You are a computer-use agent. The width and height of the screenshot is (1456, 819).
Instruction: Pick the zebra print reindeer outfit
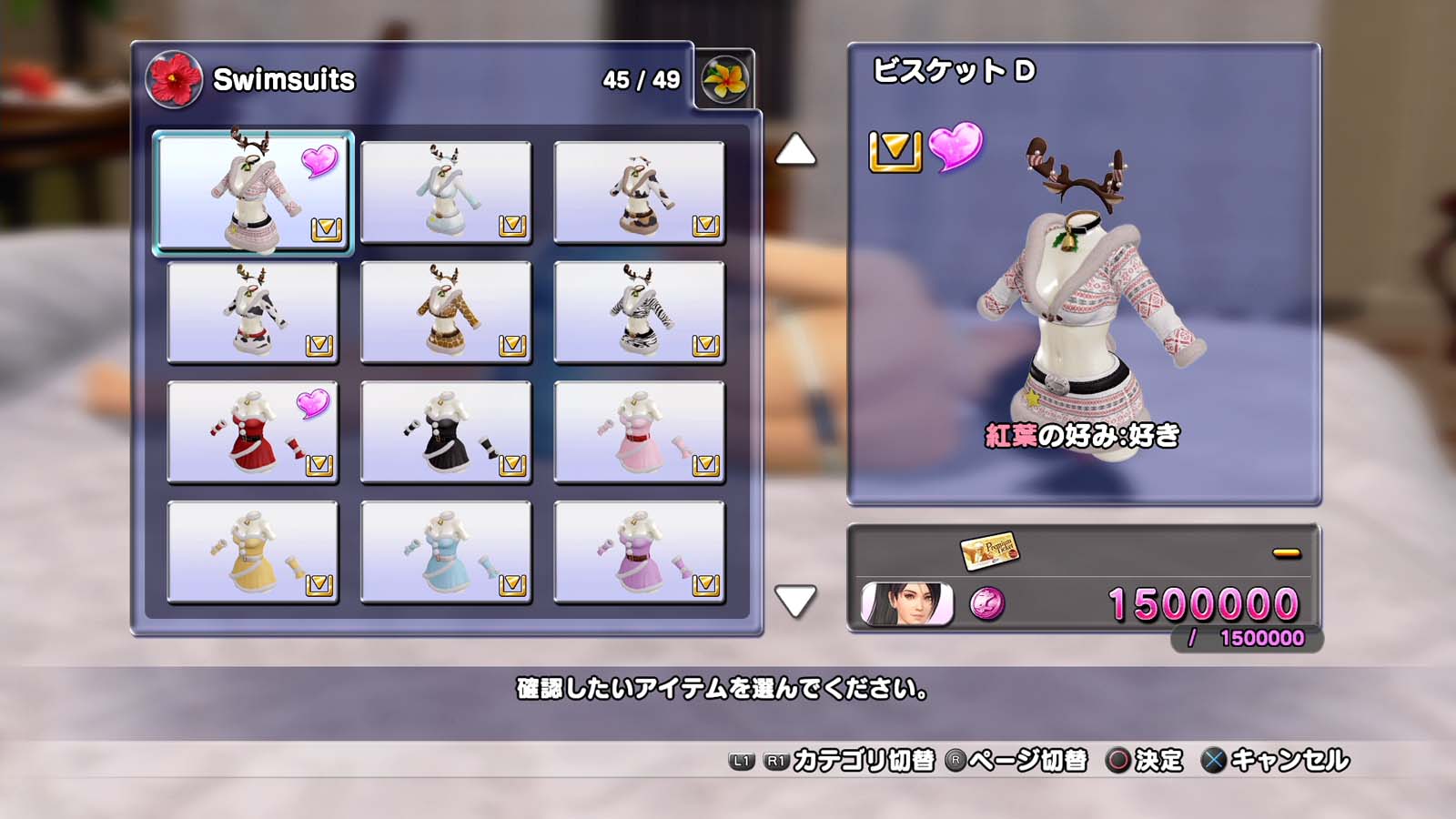[x=639, y=312]
